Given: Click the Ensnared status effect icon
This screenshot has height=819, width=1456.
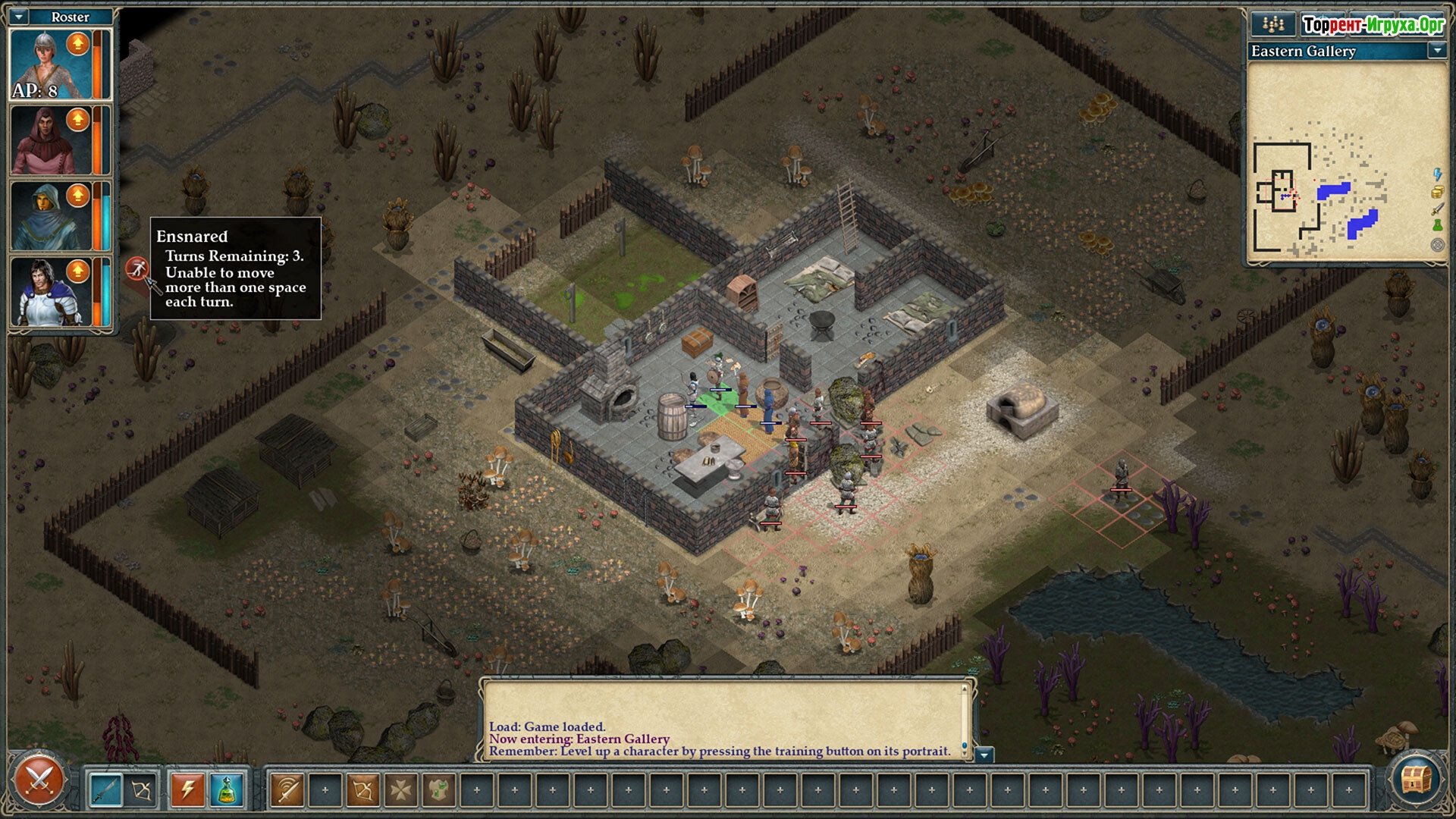Looking at the screenshot, I should tap(136, 268).
